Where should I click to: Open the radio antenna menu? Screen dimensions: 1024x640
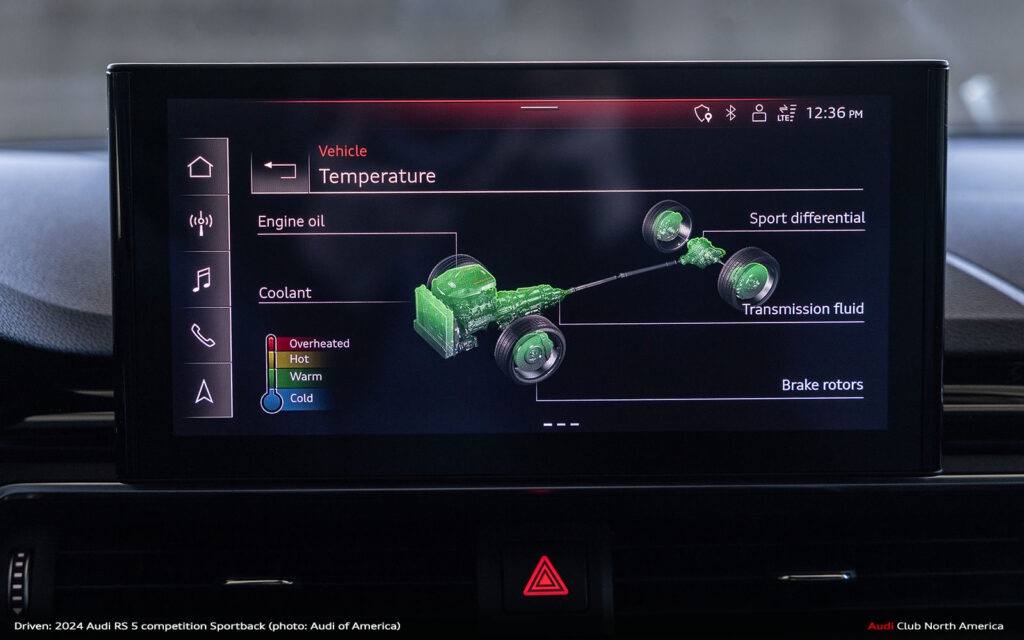click(x=201, y=223)
